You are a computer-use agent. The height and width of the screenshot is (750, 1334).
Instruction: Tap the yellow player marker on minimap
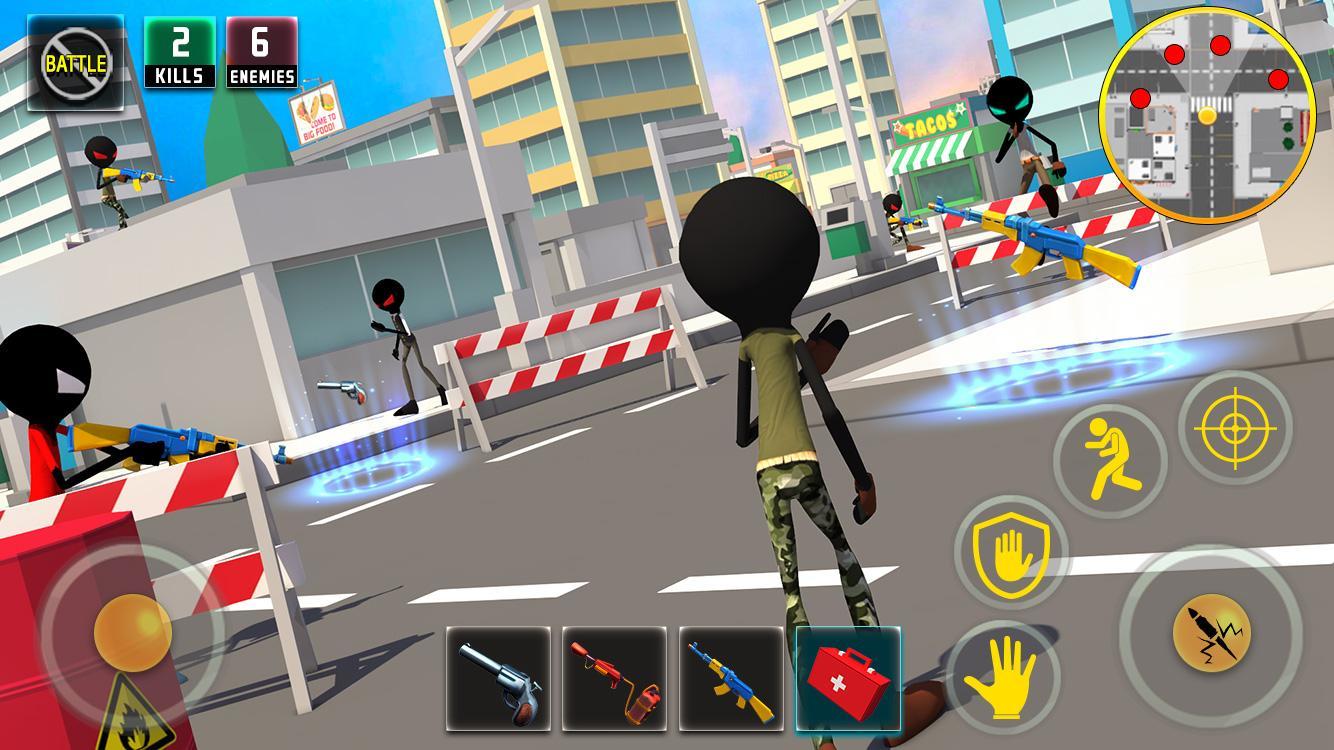click(1207, 115)
